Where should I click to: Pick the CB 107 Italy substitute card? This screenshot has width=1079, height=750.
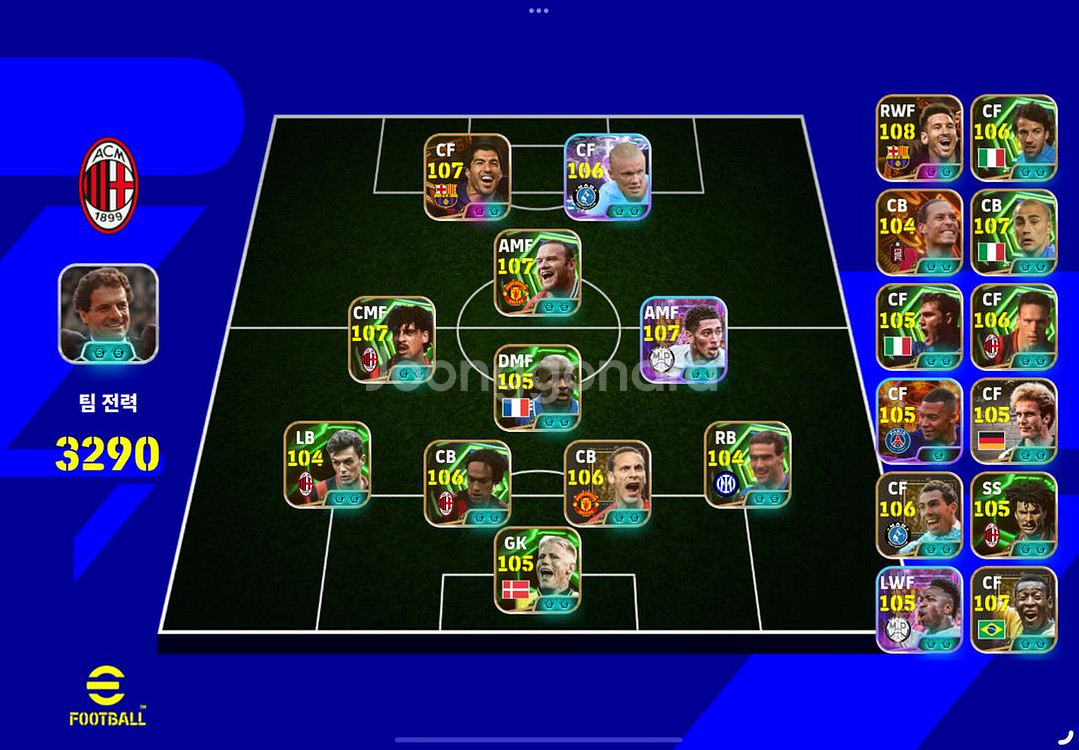(1013, 232)
